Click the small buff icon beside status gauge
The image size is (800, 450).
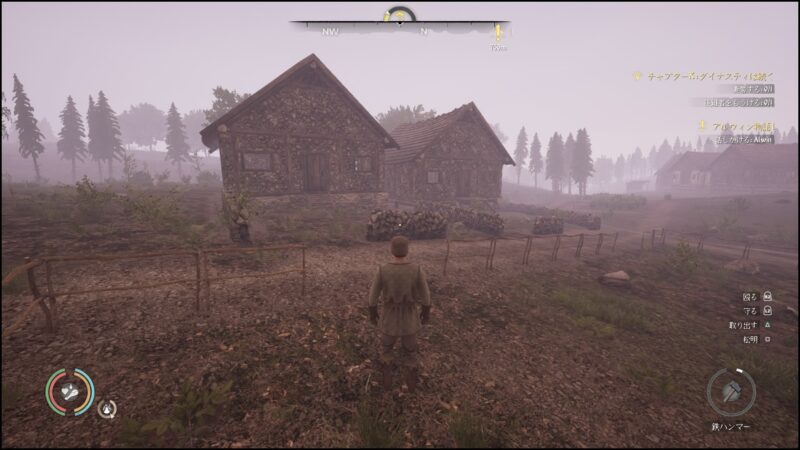coord(106,408)
